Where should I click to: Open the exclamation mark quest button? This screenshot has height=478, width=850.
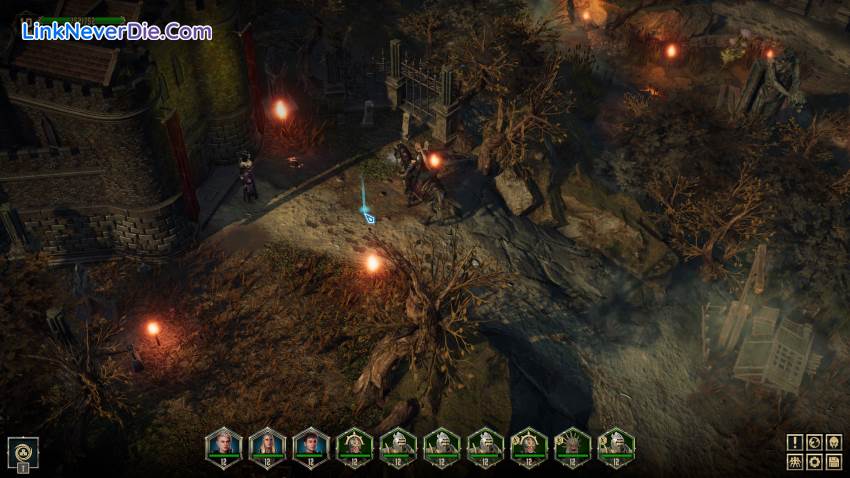794,442
